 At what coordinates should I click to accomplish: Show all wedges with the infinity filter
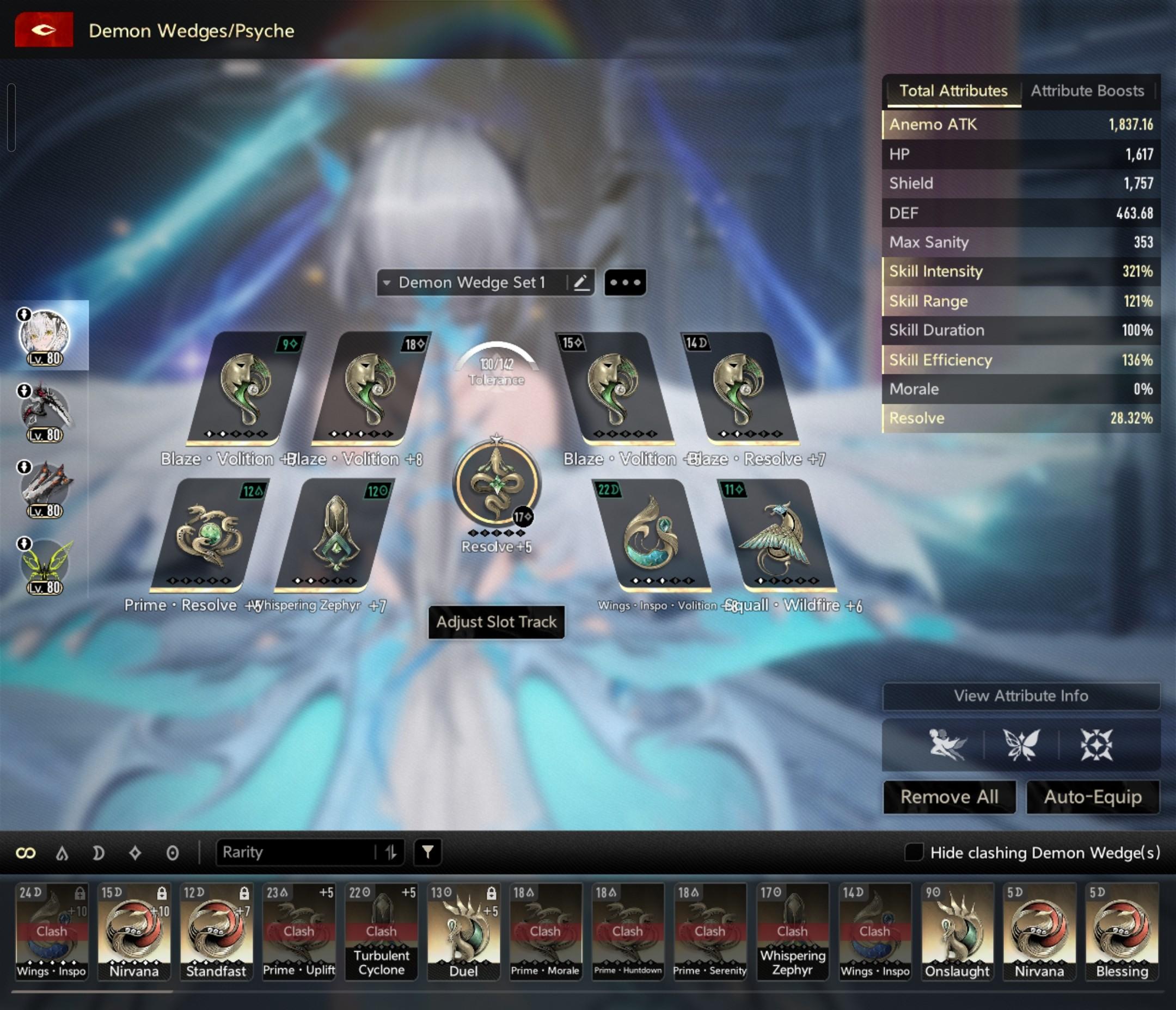tap(26, 853)
